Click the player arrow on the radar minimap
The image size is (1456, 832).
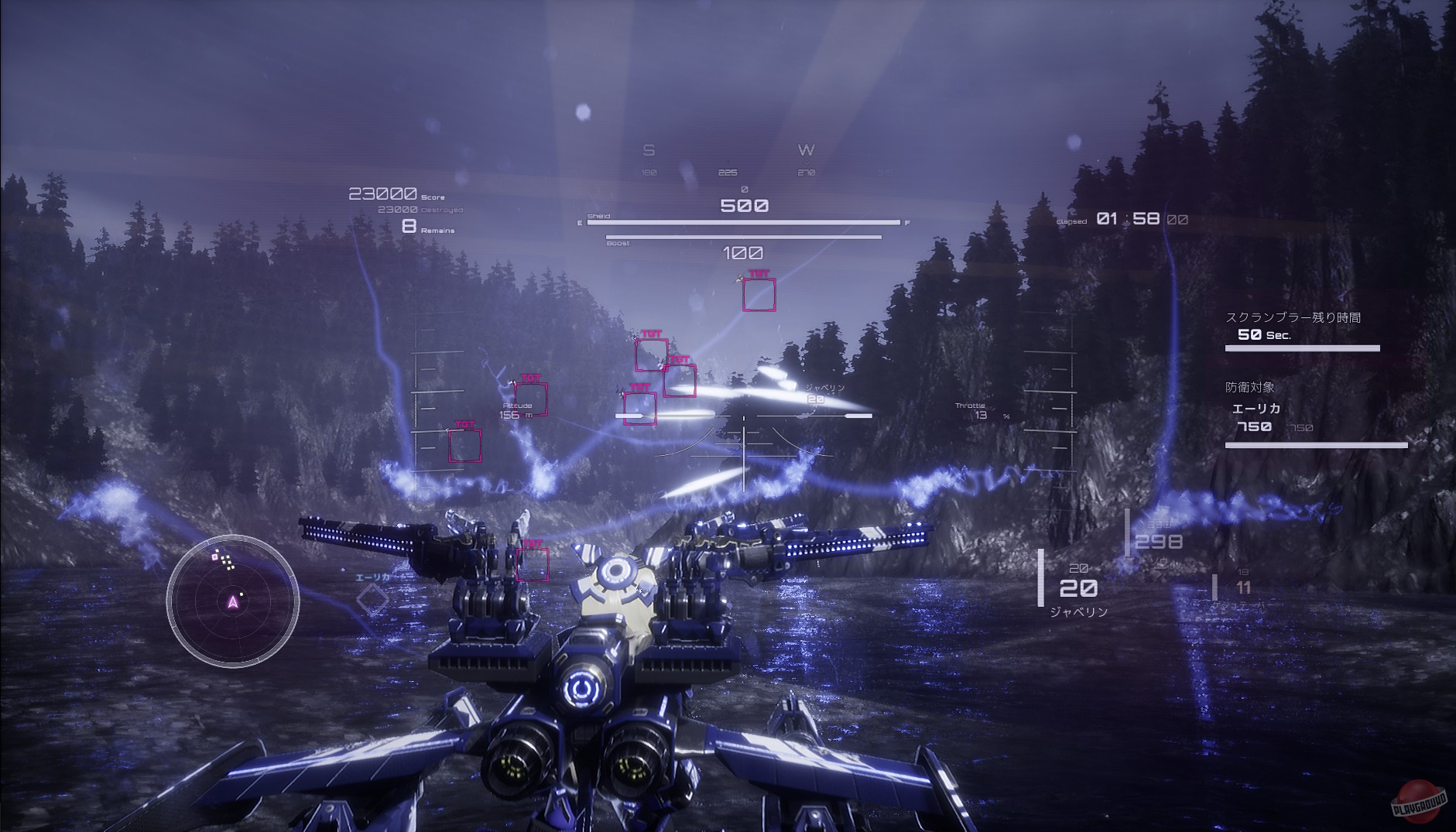click(x=231, y=601)
